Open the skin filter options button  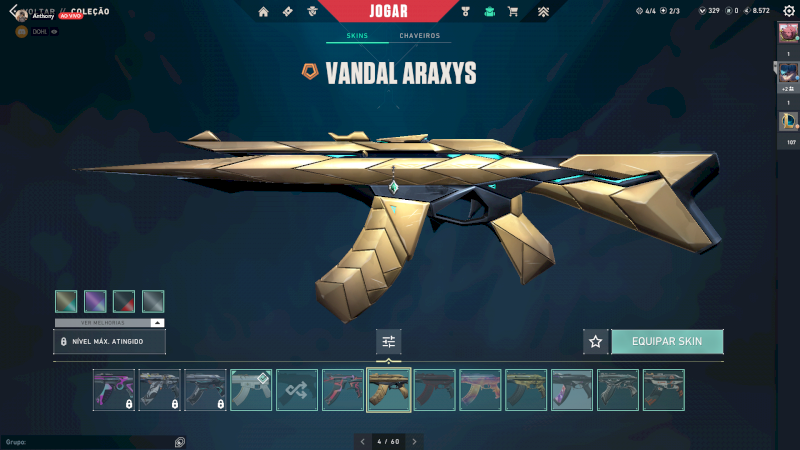coord(389,342)
